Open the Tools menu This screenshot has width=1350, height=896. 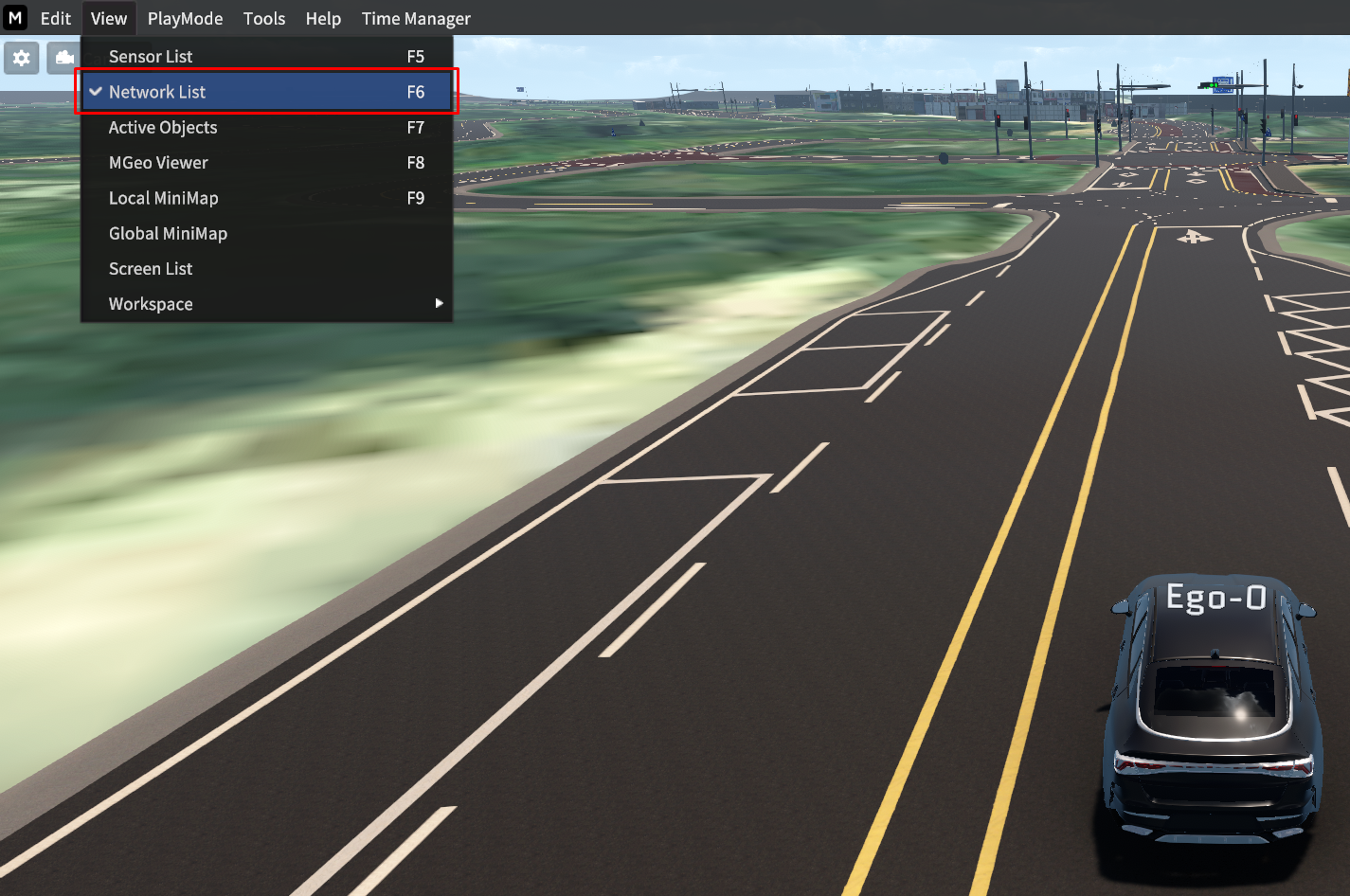(264, 18)
